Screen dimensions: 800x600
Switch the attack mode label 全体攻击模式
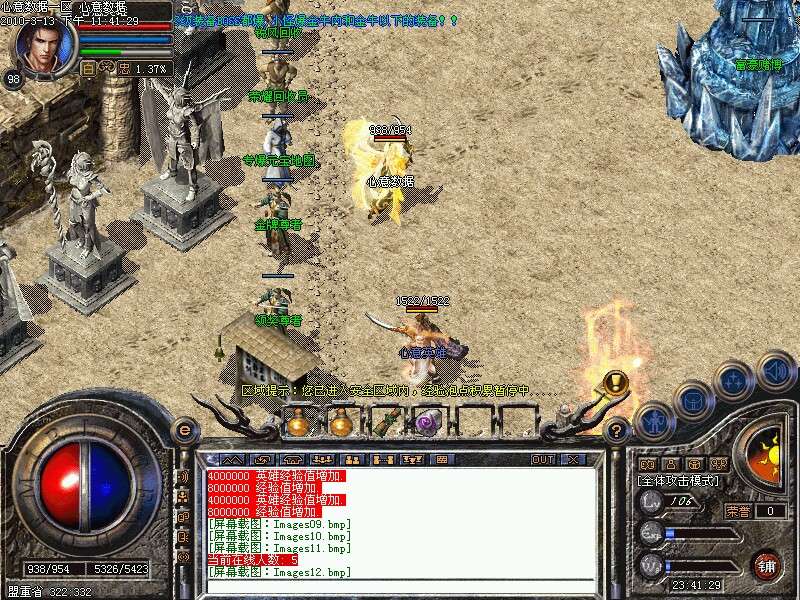point(679,481)
